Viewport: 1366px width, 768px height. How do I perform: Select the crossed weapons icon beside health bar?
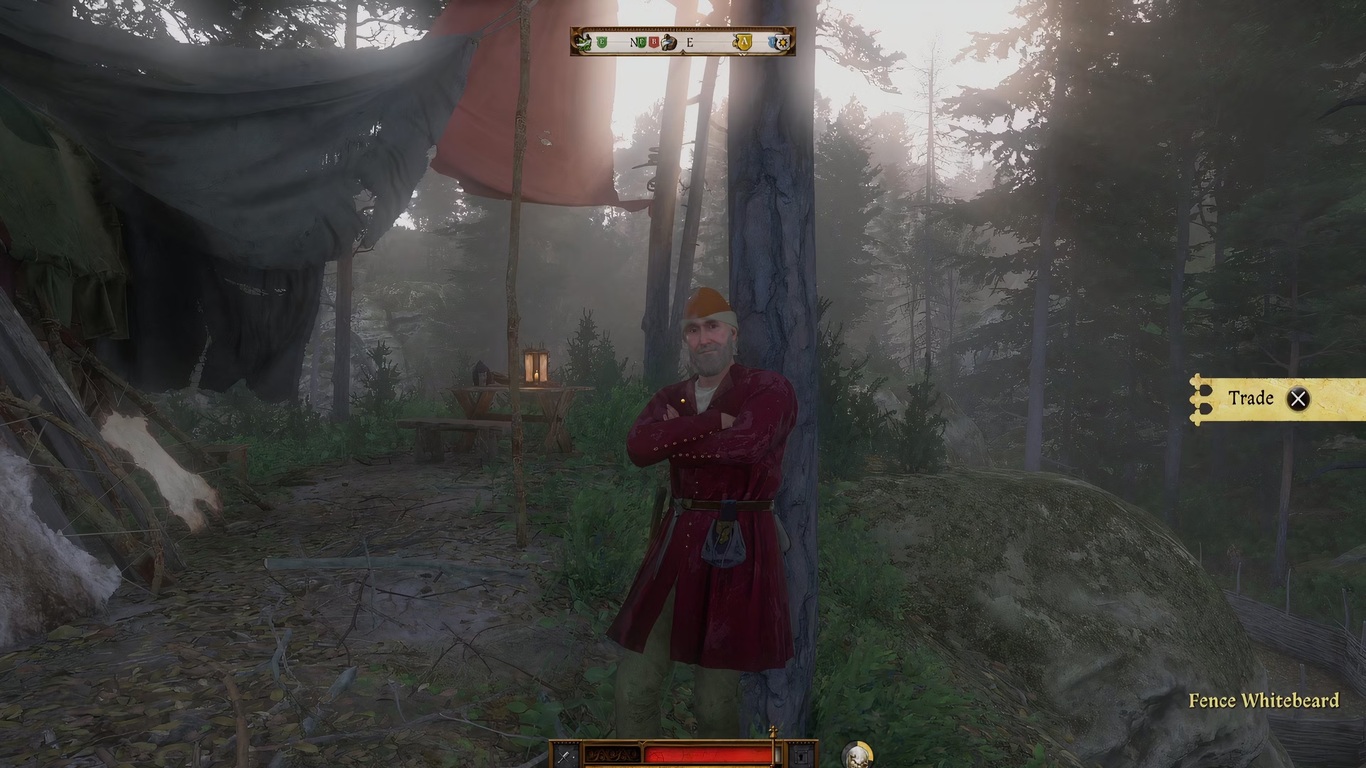565,755
